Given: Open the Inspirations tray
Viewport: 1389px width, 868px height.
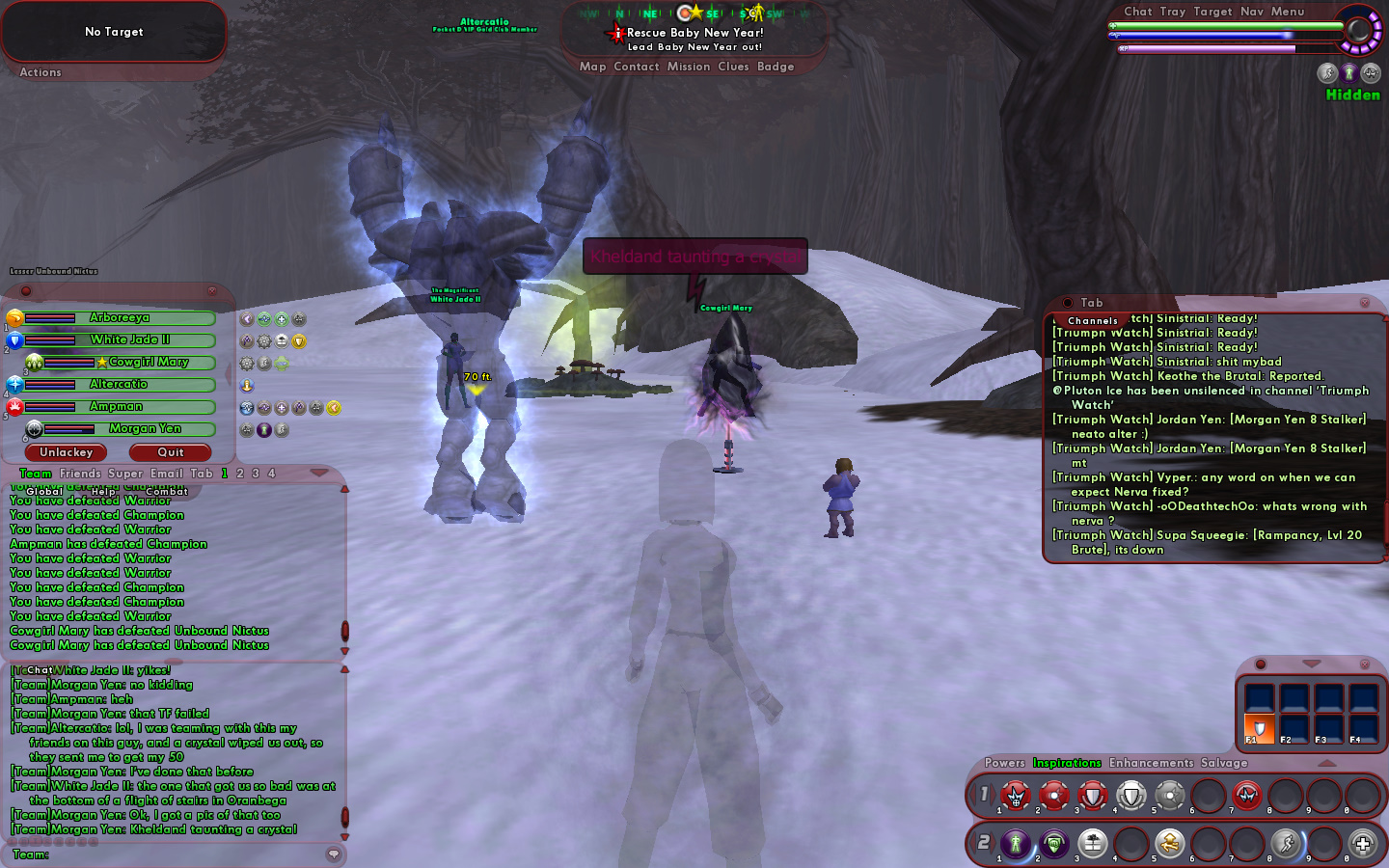Looking at the screenshot, I should [1067, 763].
